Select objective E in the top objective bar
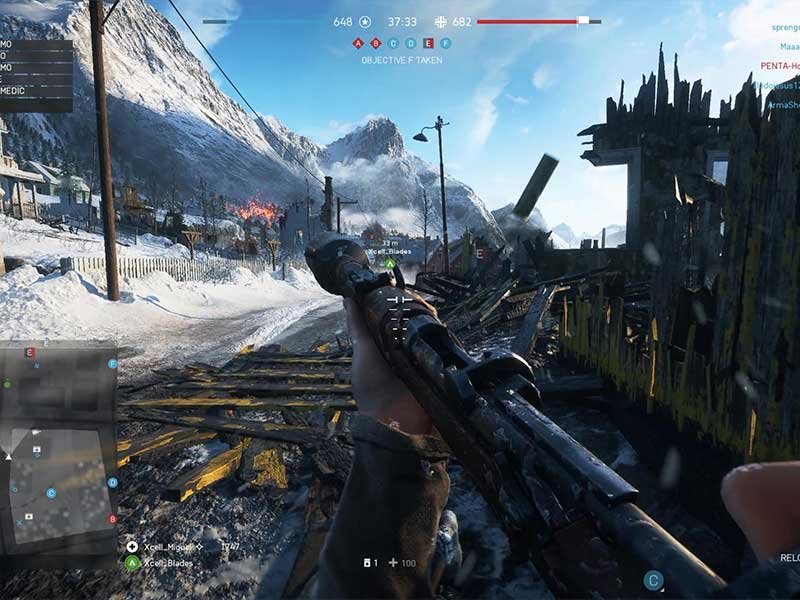The image size is (800, 600). coord(428,43)
